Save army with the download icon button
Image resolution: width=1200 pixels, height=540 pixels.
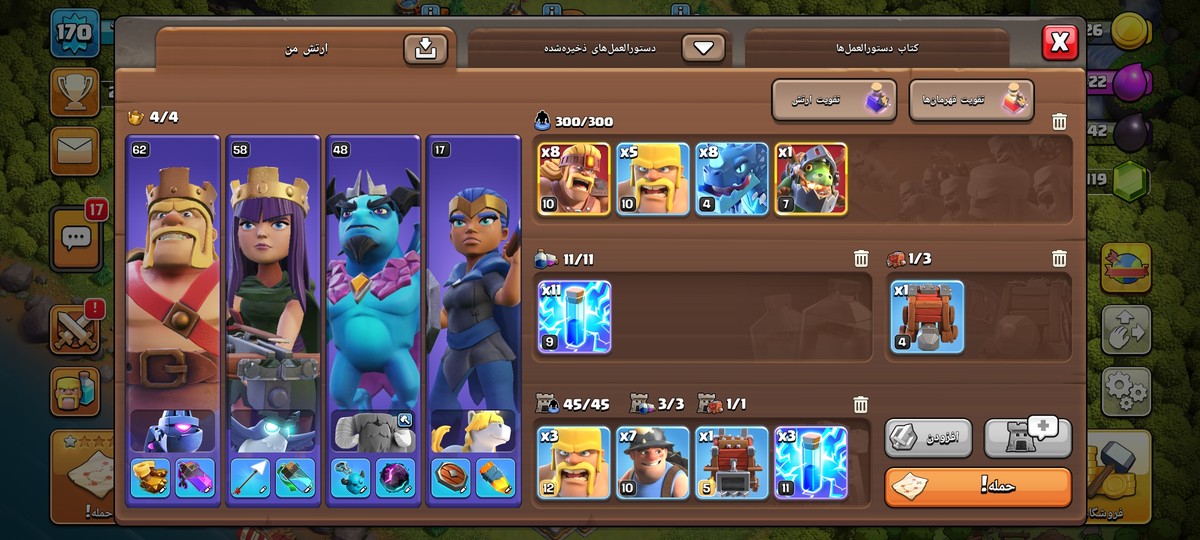coord(425,49)
